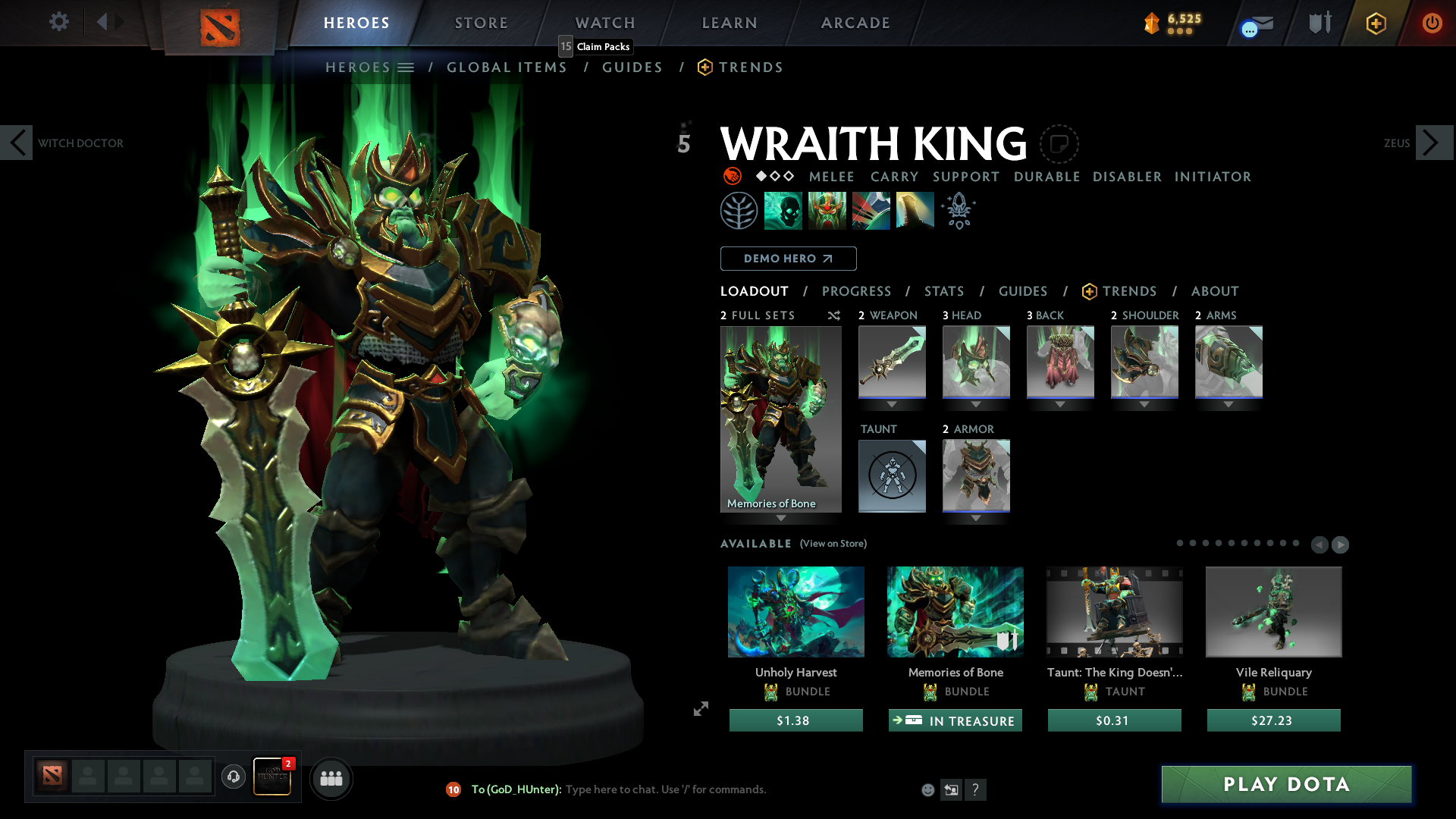Shuffle the full sets with the shuffle icon
The image size is (1456, 819).
[x=833, y=315]
